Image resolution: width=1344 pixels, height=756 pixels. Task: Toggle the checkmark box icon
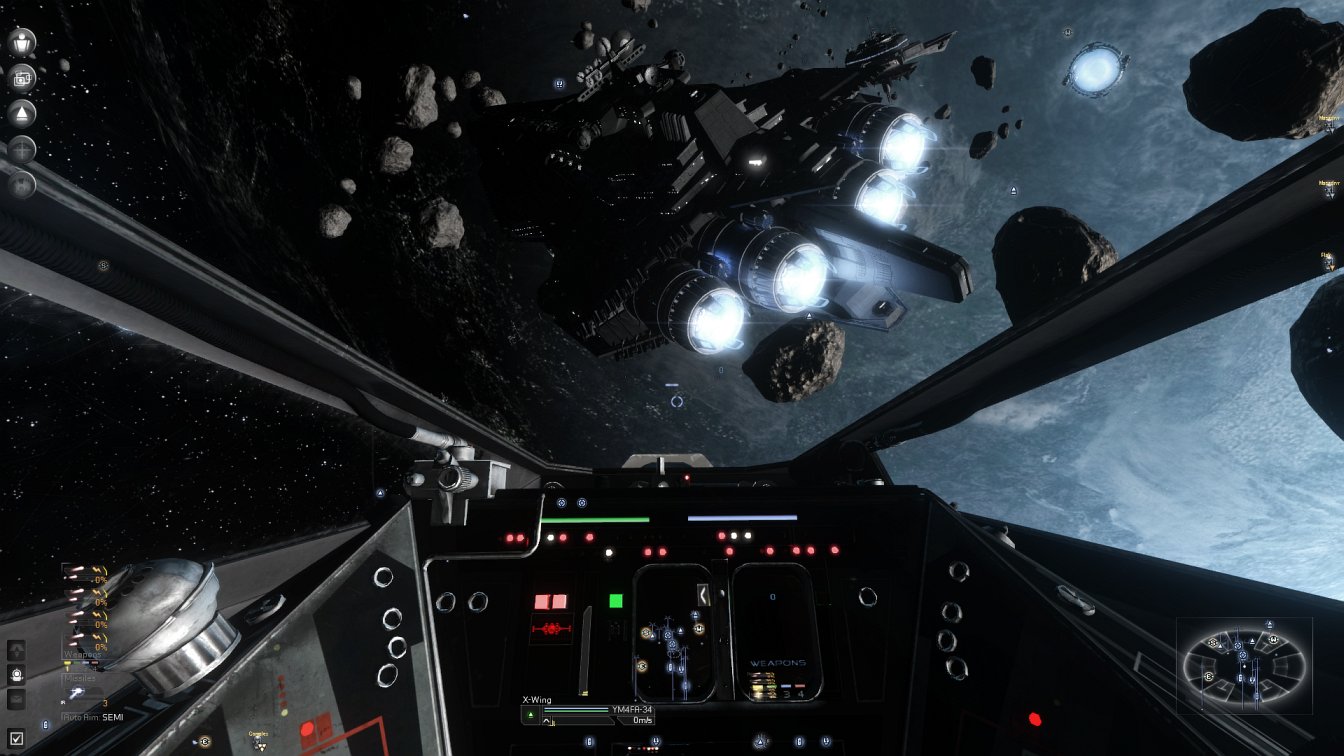tap(16, 740)
